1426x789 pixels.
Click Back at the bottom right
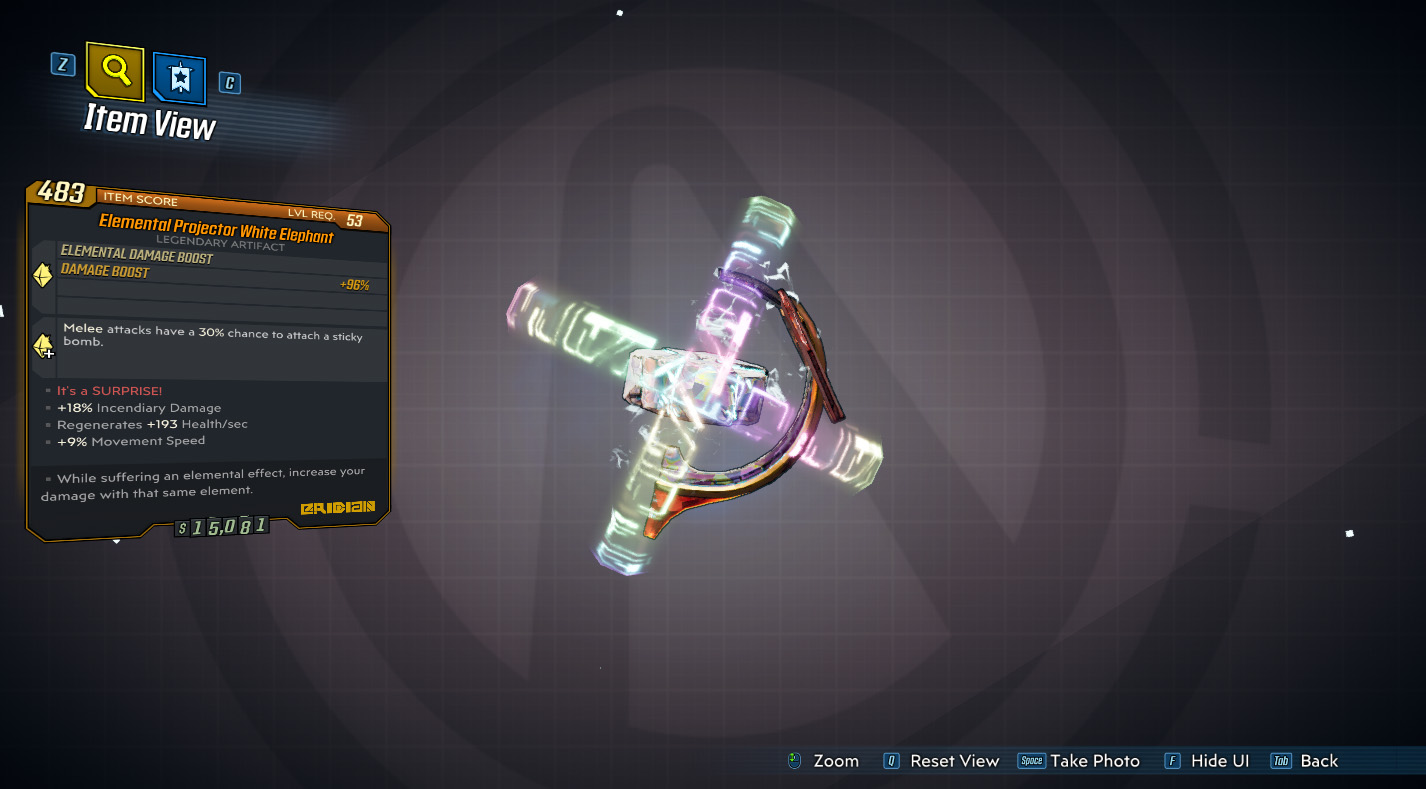coord(1318,761)
